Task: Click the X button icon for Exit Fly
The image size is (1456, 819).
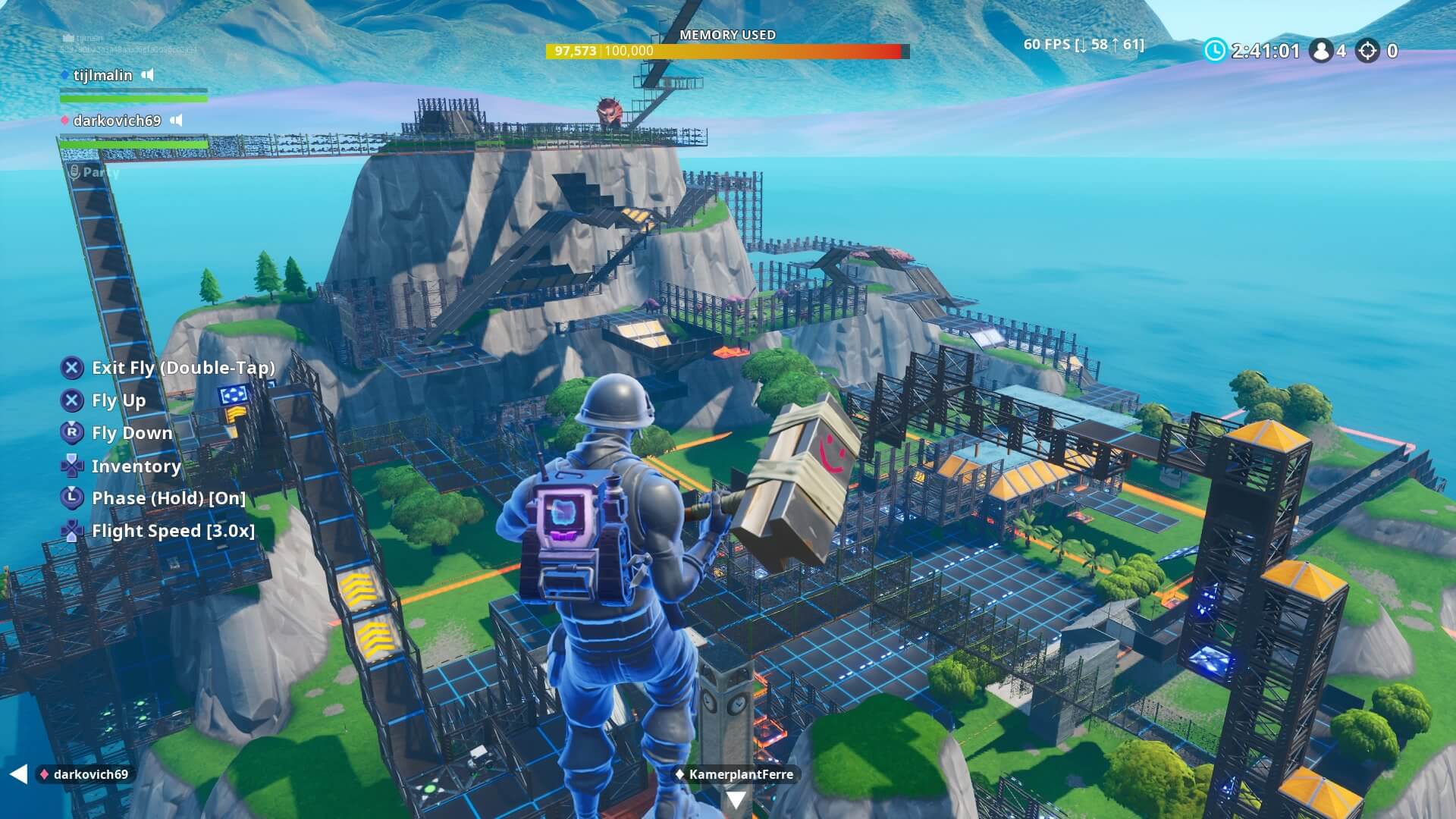Action: pos(71,368)
